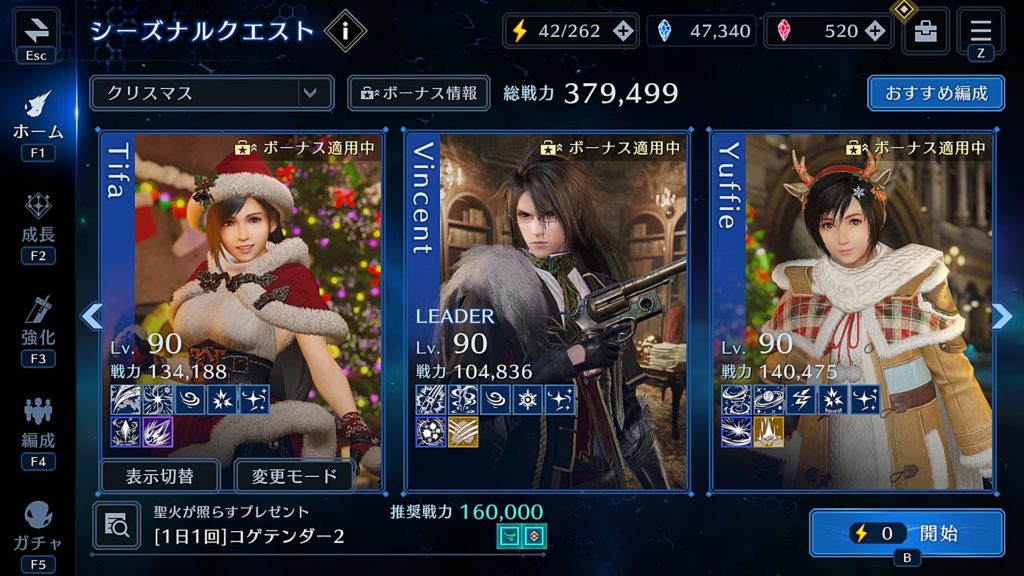Viewport: 1024px width, 576px height.
Task: Open the briefcase present box
Action: click(x=926, y=31)
